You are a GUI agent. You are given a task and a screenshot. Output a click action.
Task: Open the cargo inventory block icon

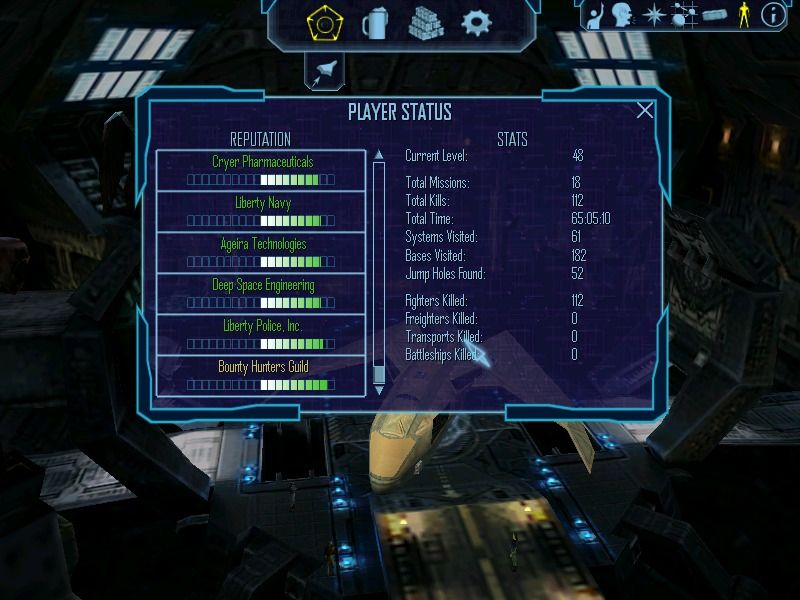coord(714,14)
